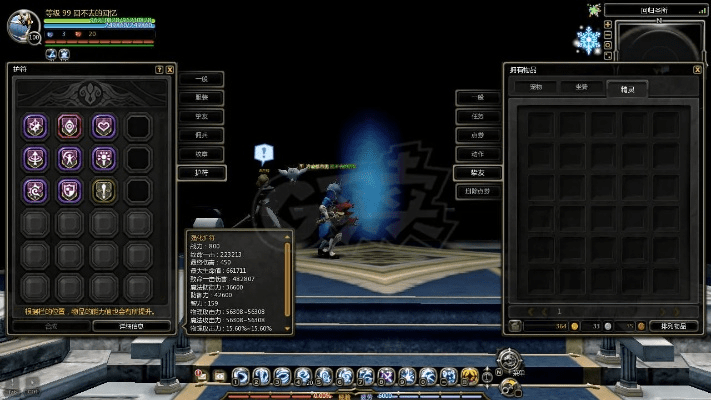Switch to the 护符 side tab
Viewport: 711px width, 400px height.
(201, 173)
